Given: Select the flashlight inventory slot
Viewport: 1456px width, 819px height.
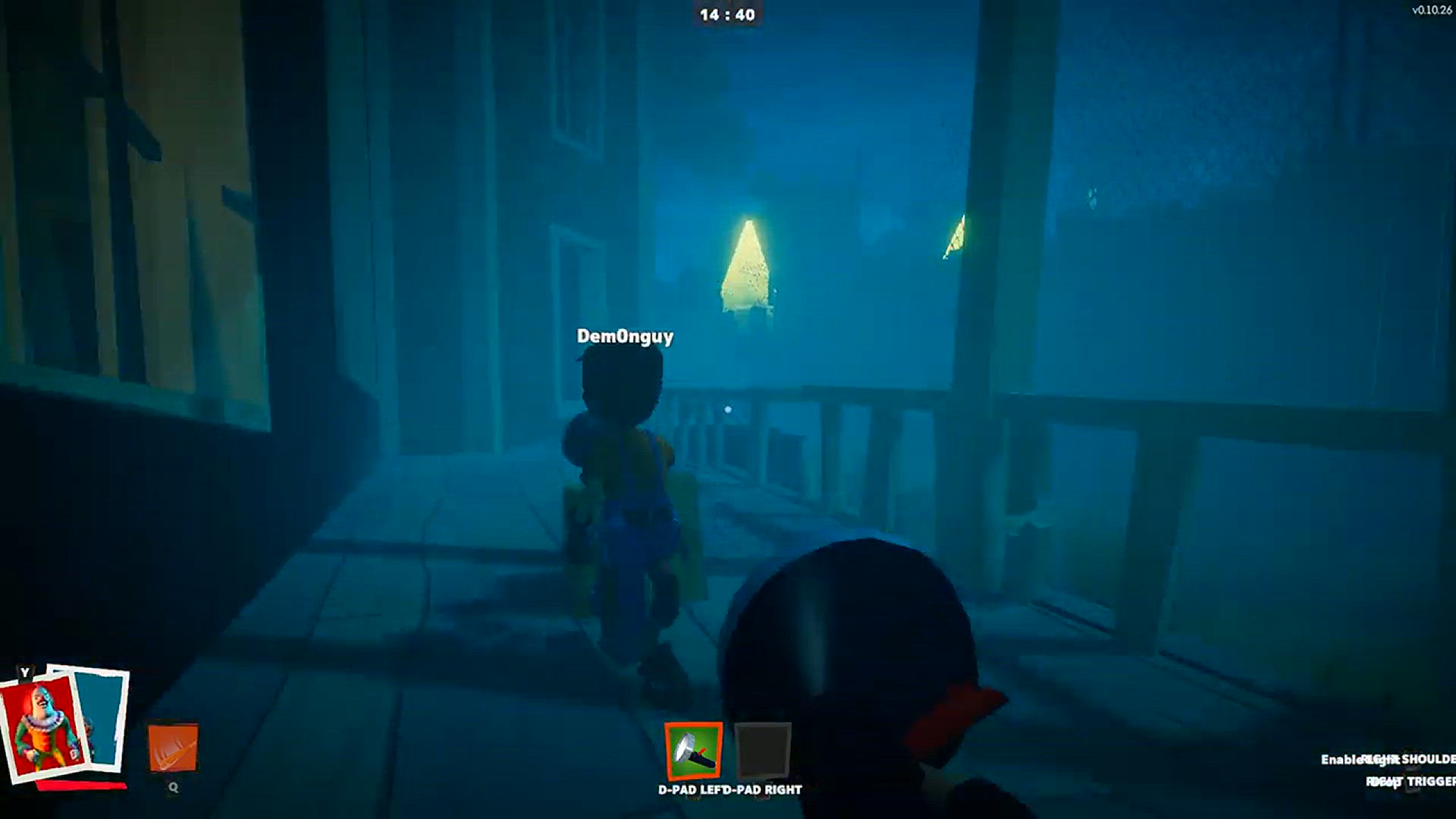Looking at the screenshot, I should point(693,751).
